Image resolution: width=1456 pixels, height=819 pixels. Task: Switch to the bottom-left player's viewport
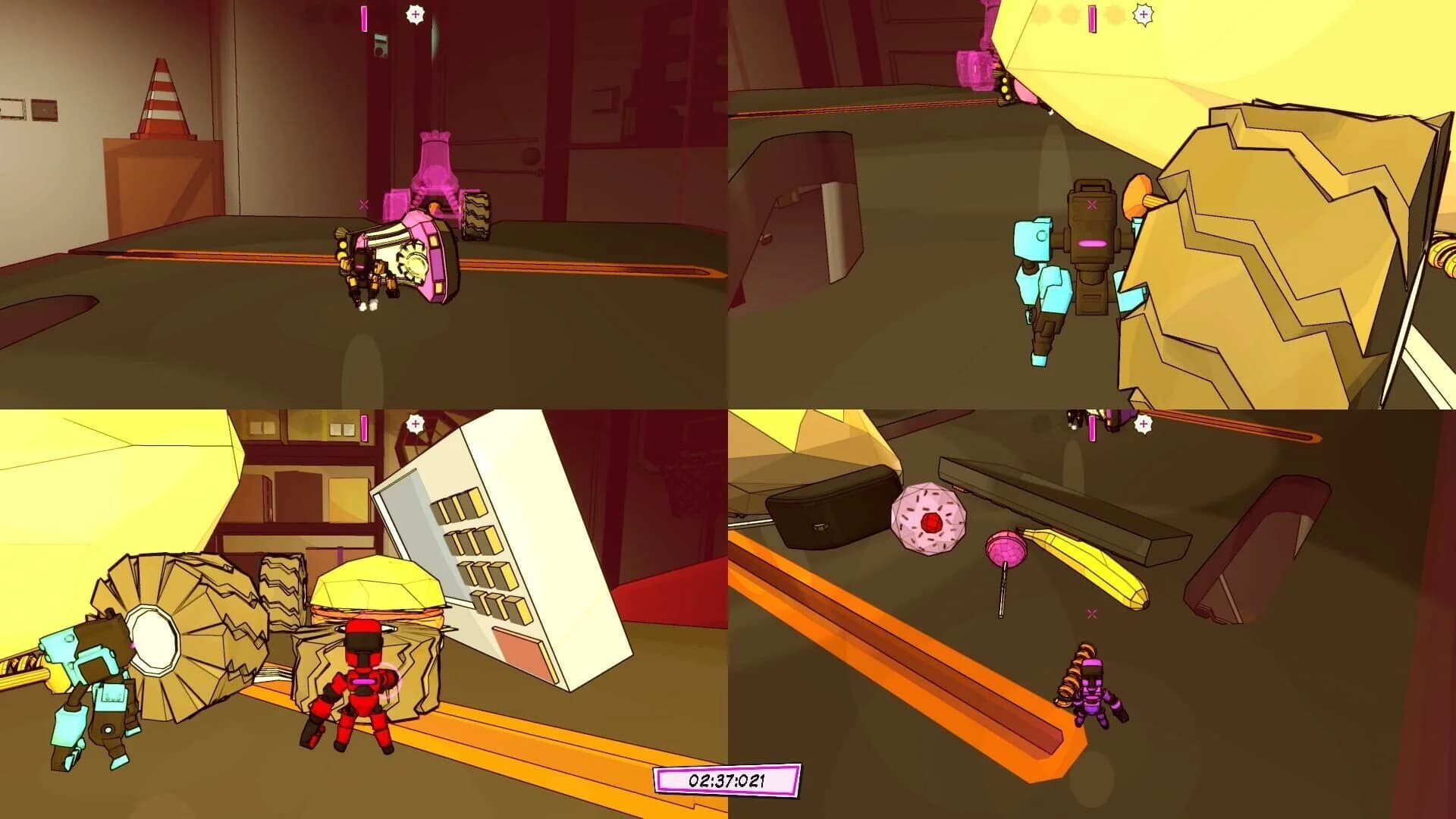tap(364, 614)
